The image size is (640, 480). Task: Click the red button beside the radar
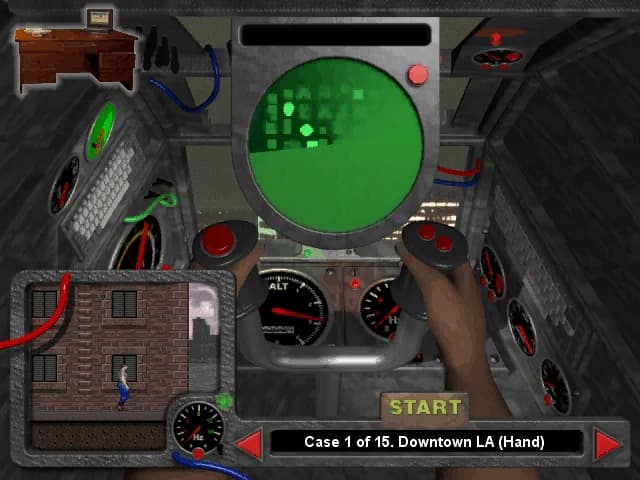[418, 74]
